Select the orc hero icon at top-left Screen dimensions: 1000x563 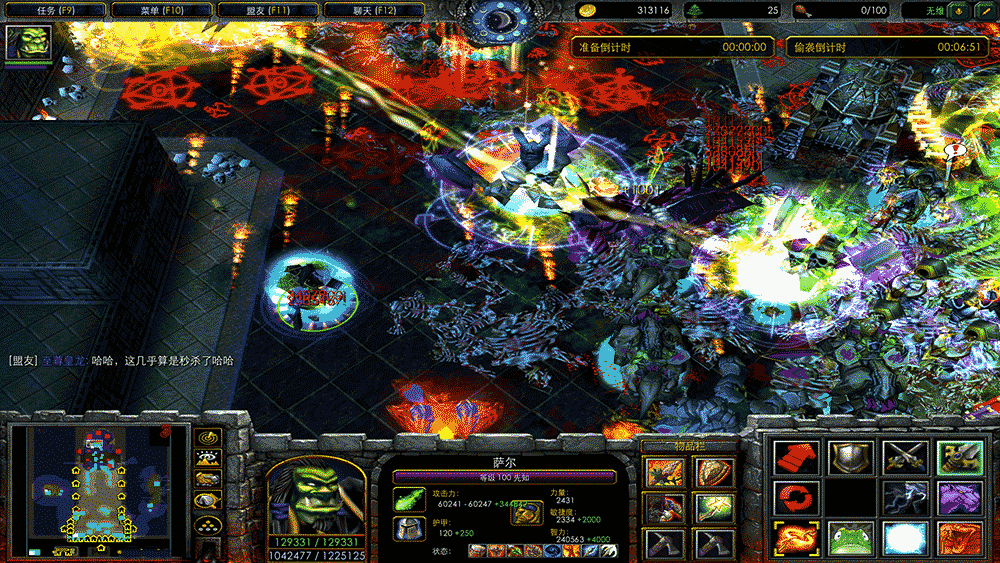tap(28, 45)
